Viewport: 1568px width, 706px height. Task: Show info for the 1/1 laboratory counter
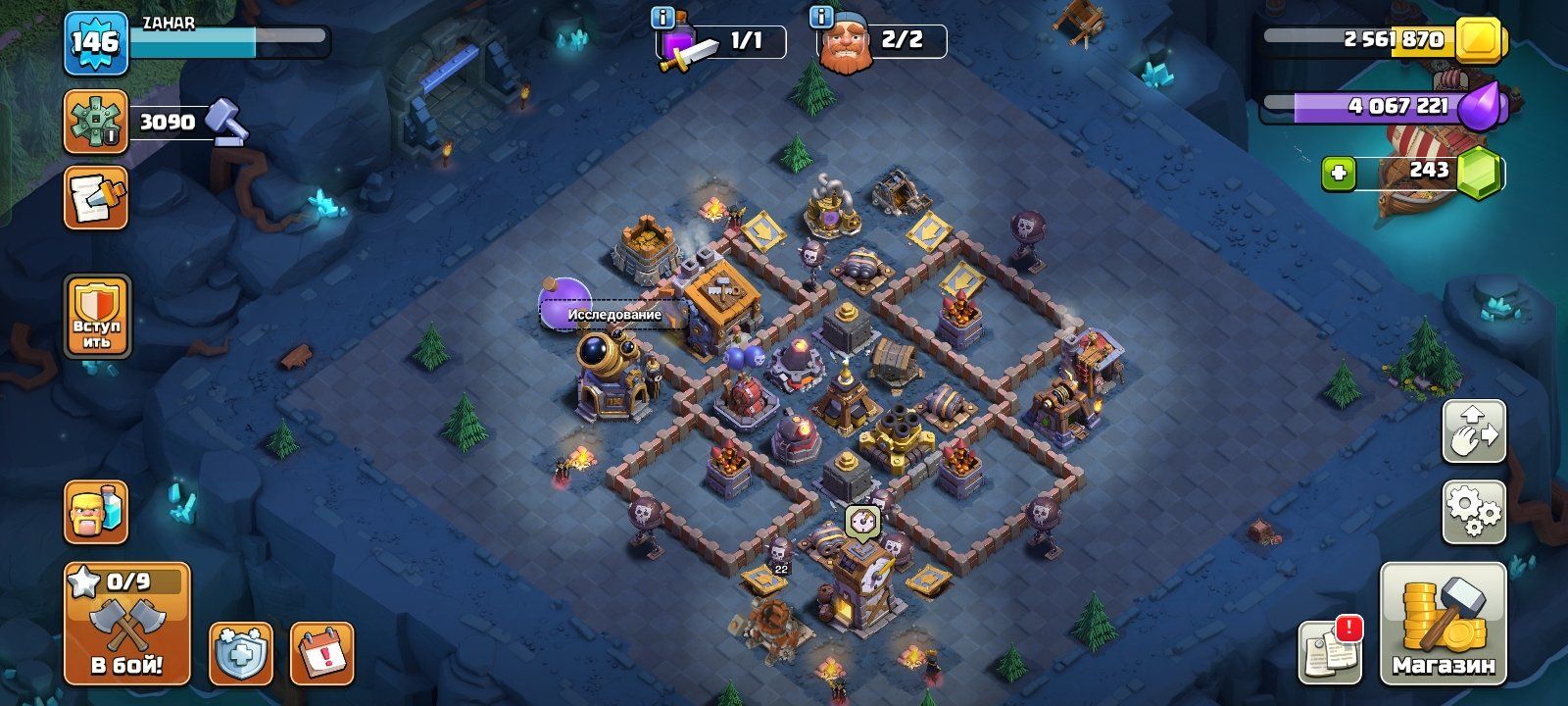click(x=663, y=18)
